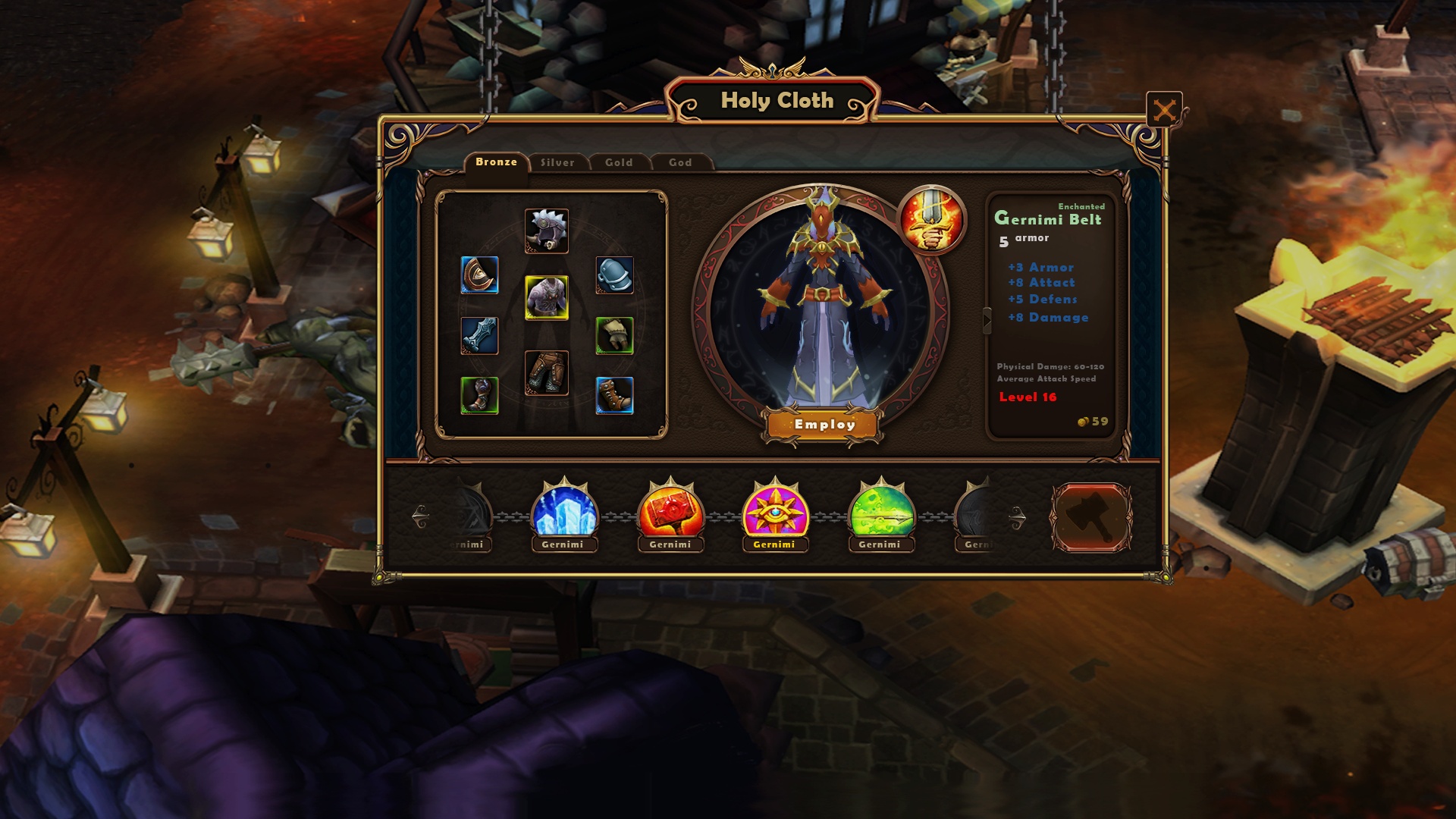Switch to the Silver tab
Viewport: 1456px width, 819px height.
click(x=557, y=162)
